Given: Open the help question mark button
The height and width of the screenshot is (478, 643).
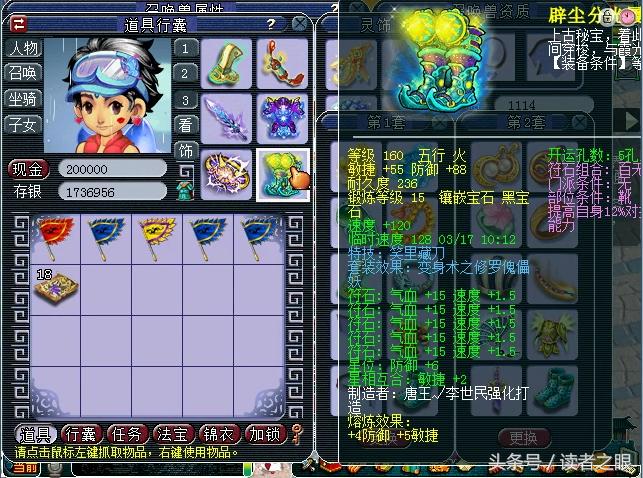Looking at the screenshot, I should (270, 22).
